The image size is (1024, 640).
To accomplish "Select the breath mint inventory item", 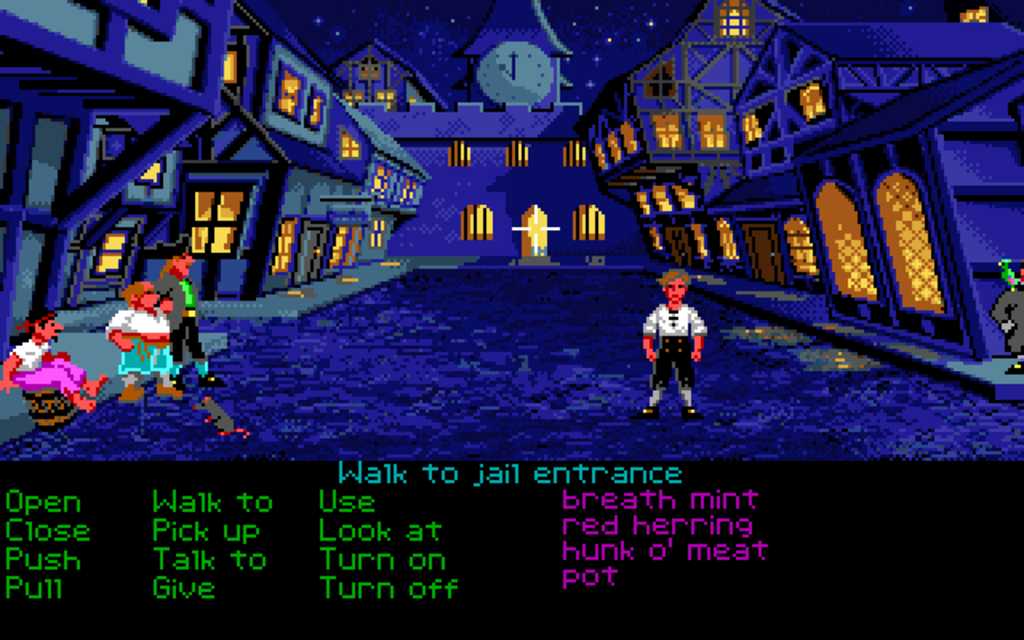I will click(660, 499).
